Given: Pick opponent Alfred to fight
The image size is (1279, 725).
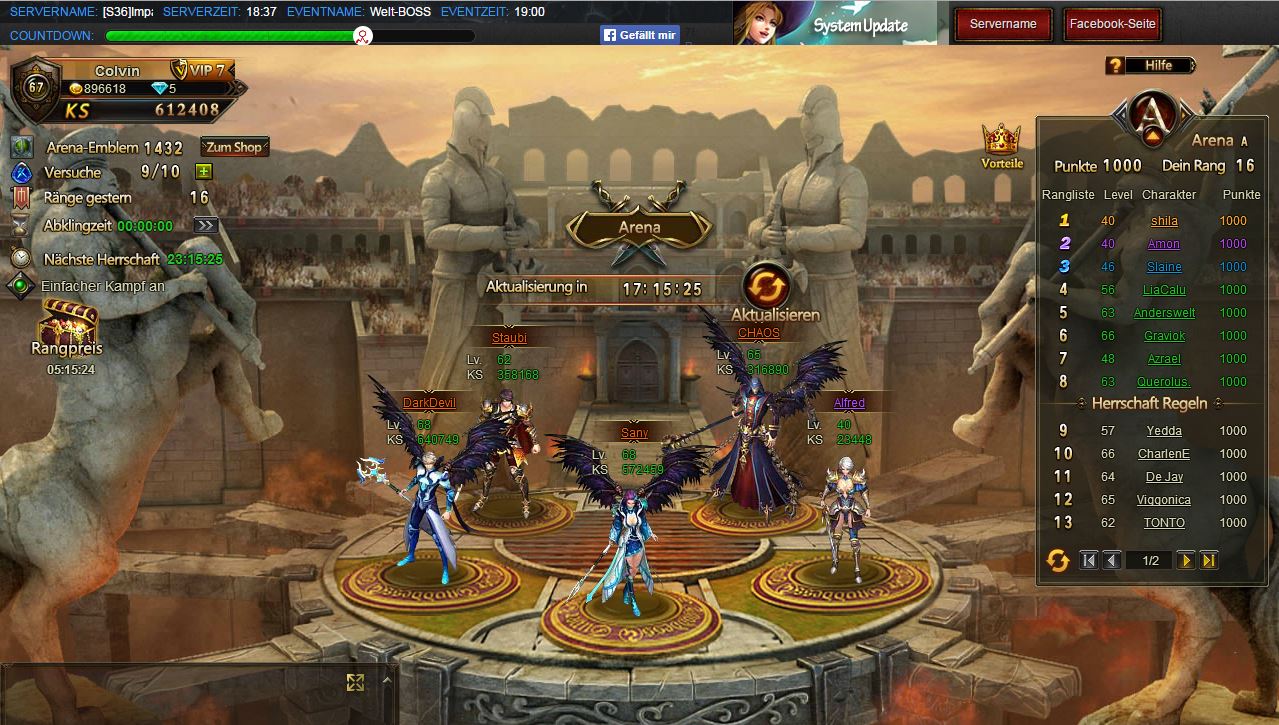Looking at the screenshot, I should pyautogui.click(x=849, y=403).
